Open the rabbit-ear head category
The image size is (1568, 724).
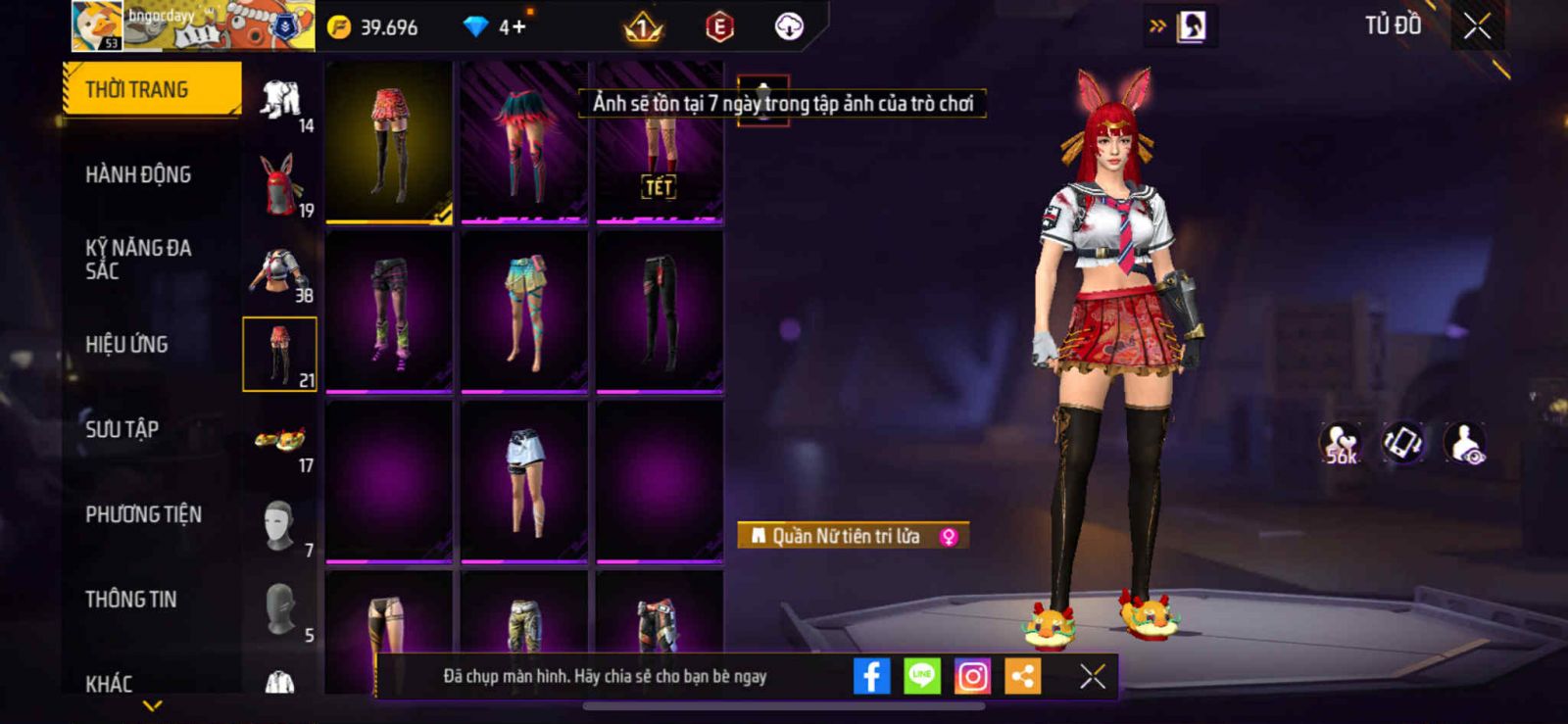point(279,183)
